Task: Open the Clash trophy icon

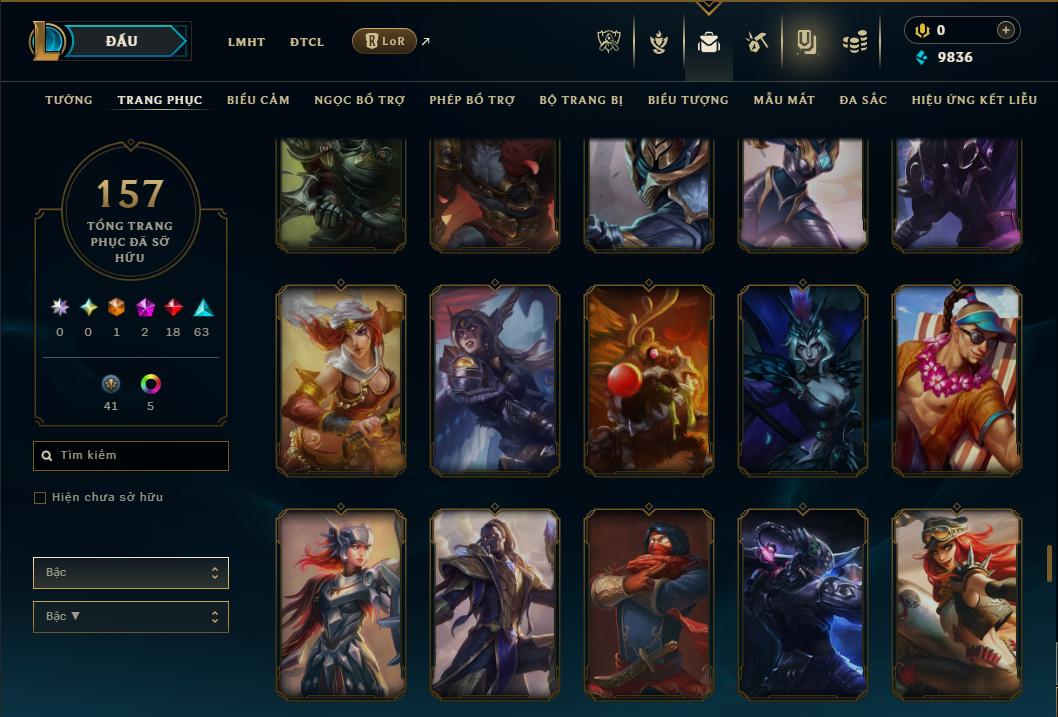Action: tap(609, 42)
